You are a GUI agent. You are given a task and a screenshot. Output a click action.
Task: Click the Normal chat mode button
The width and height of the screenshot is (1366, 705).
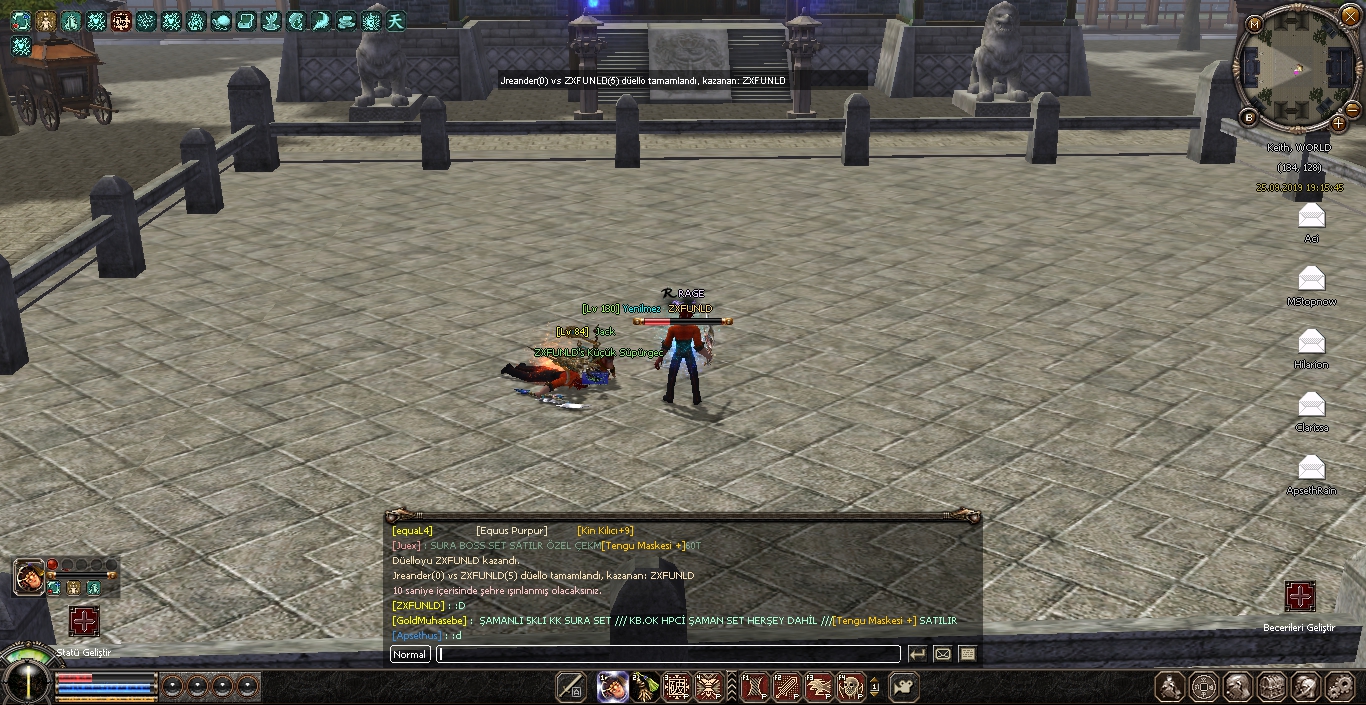tap(410, 654)
